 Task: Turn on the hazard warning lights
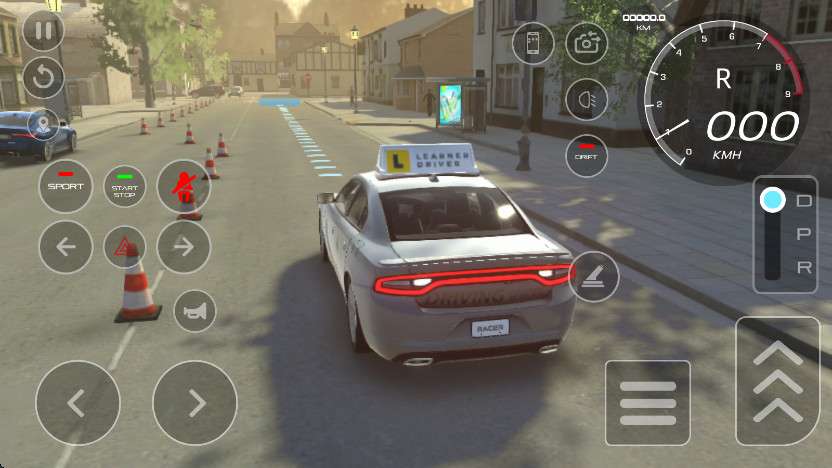tap(125, 247)
